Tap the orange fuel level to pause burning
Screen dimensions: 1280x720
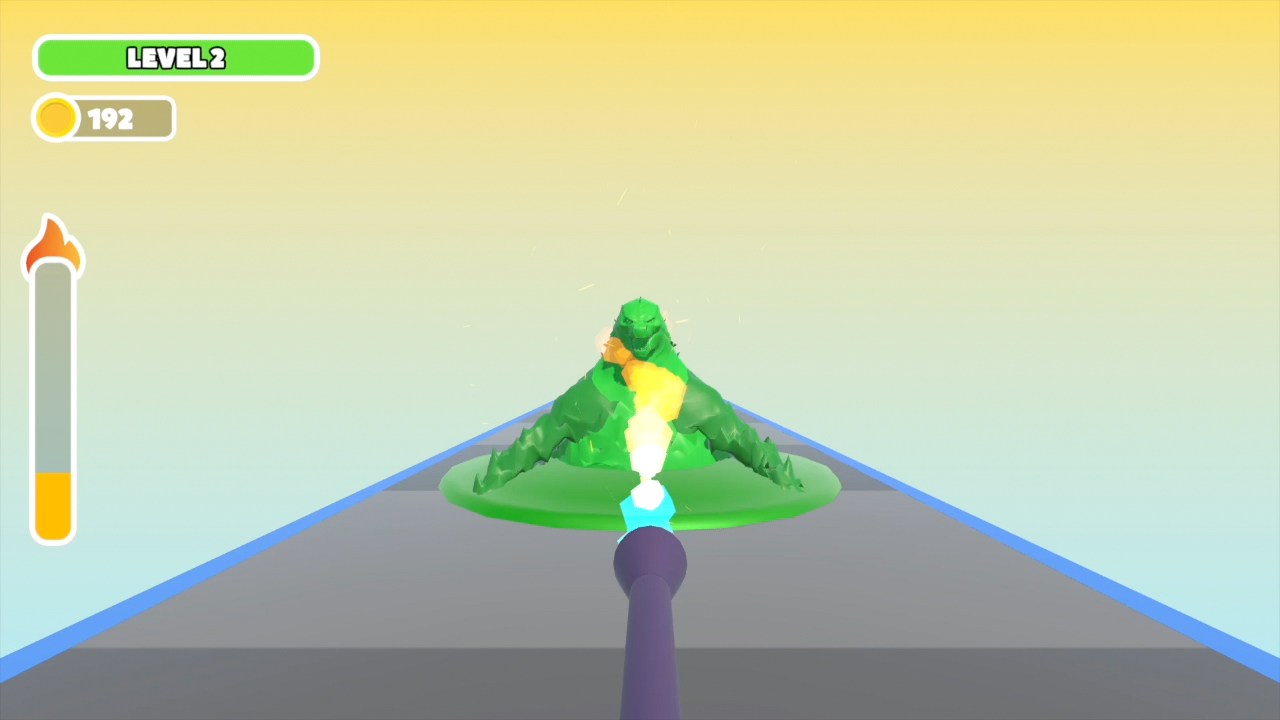point(53,505)
